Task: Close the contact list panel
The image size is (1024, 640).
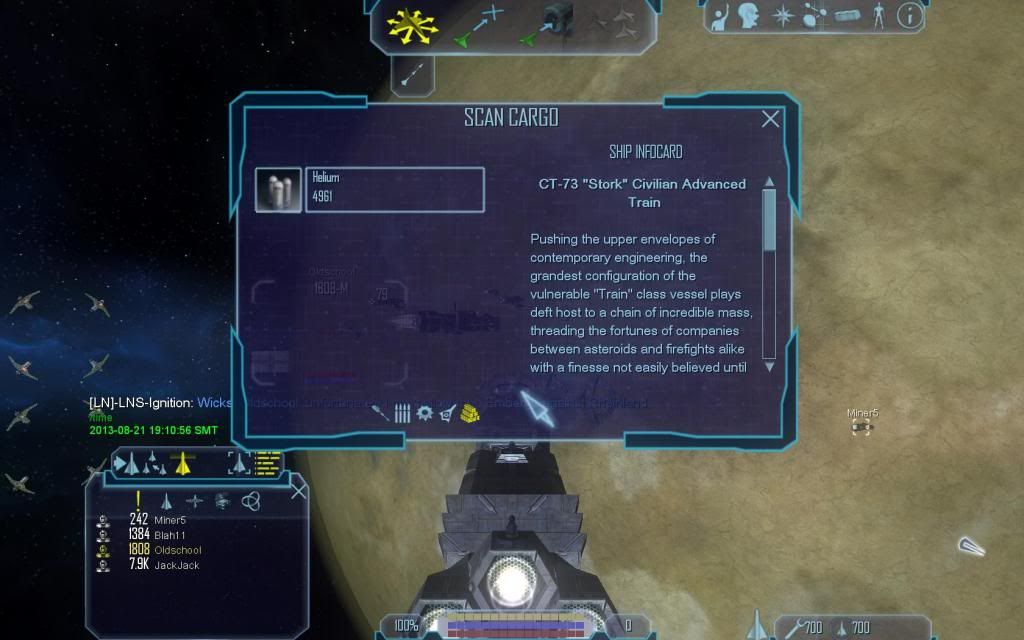Action: tap(298, 491)
